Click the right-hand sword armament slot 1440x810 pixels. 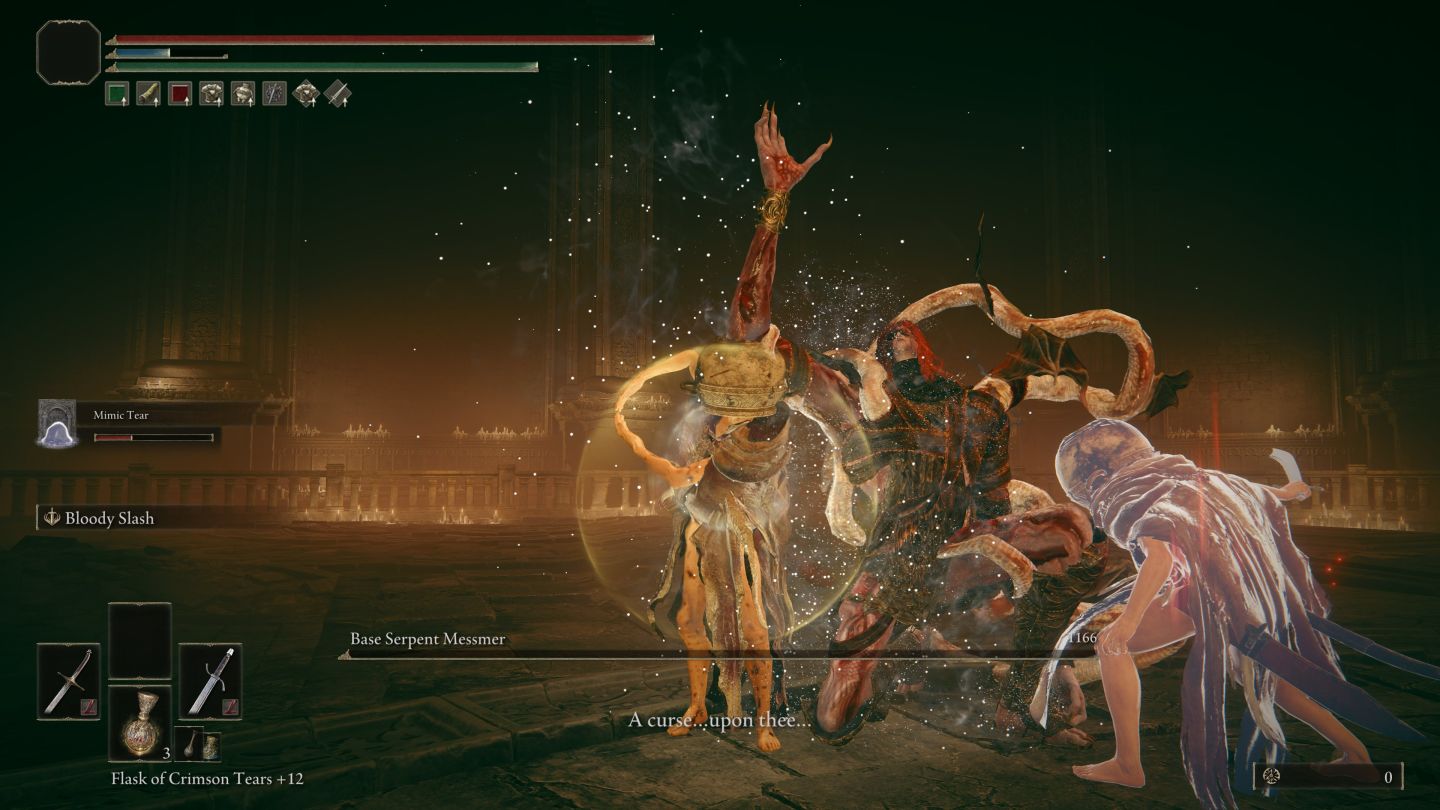(210, 681)
